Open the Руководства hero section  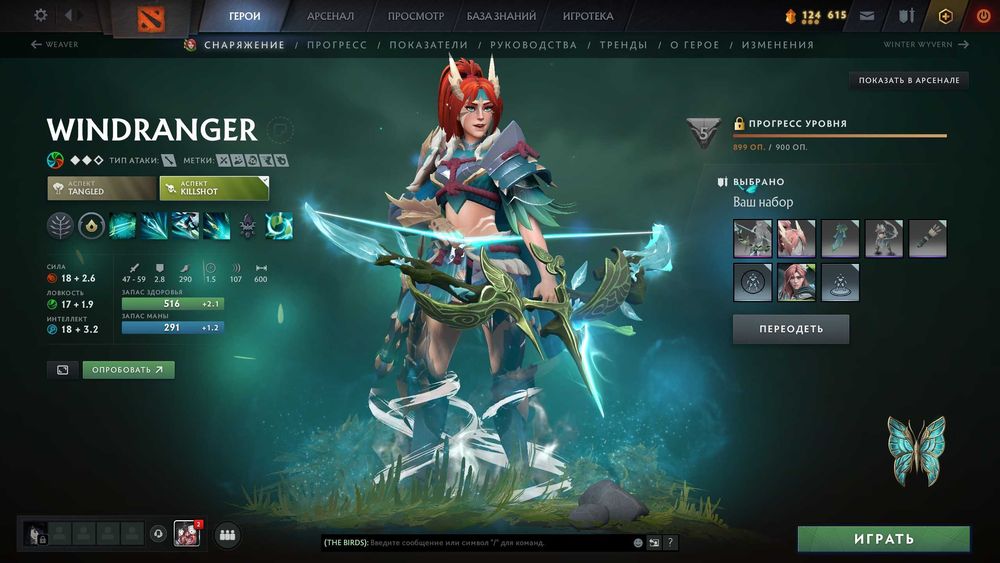pos(534,45)
